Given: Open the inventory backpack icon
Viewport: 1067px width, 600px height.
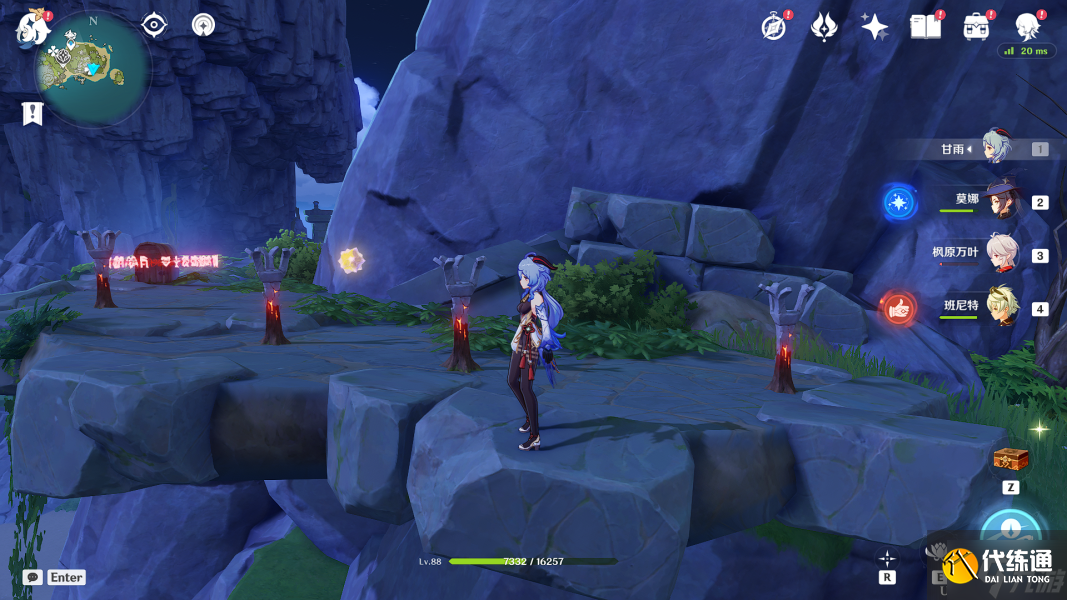Looking at the screenshot, I should click(977, 27).
